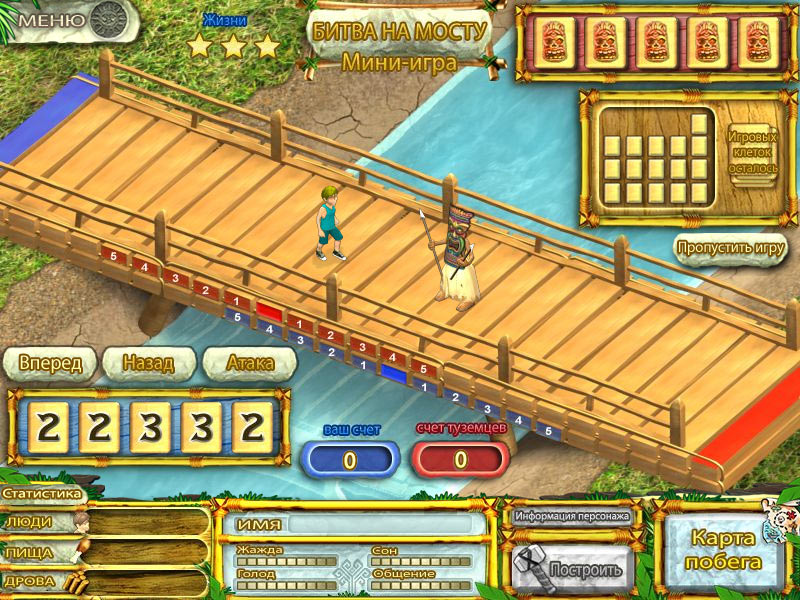Skip the mini-game with Пропустить игру
The height and width of the screenshot is (600, 800).
(731, 248)
